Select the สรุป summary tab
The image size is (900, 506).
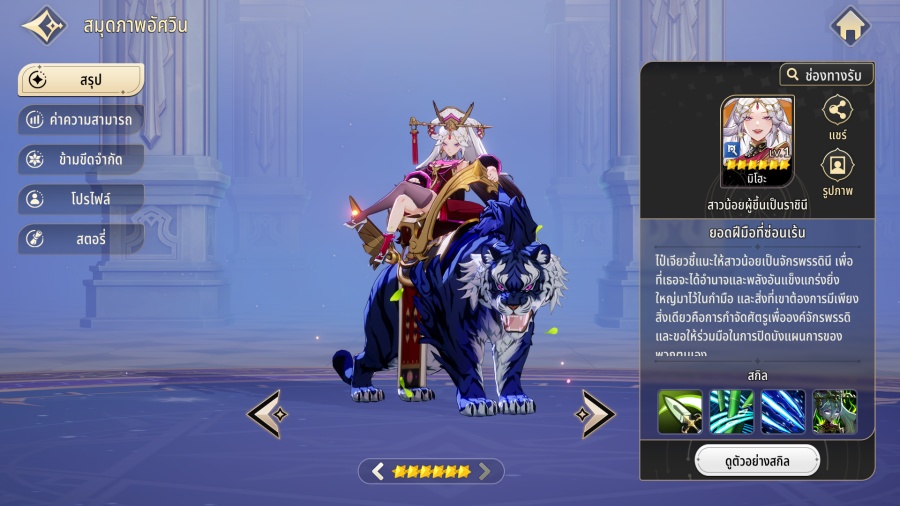tap(80, 80)
